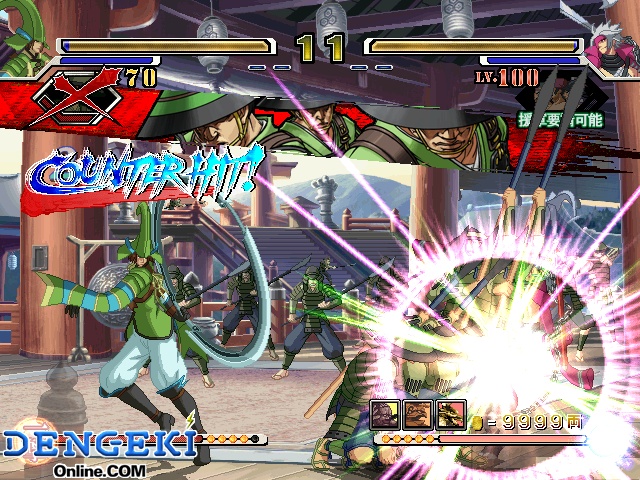Select the first helmeted warrior portrait icon
This screenshot has width=640, height=480.
click(387, 415)
